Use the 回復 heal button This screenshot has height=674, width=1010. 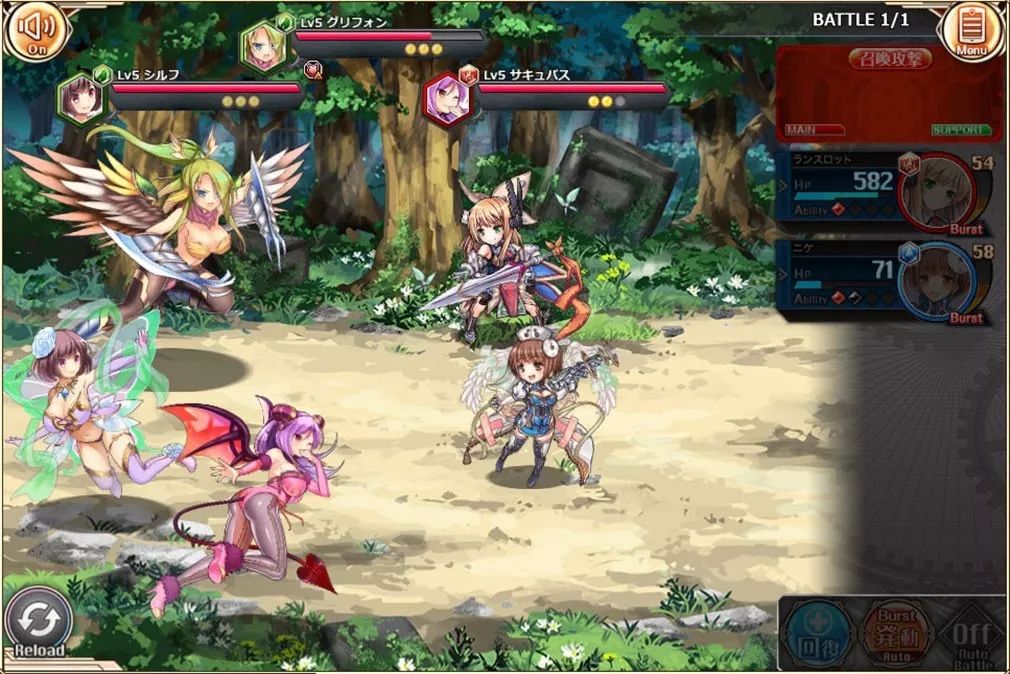(819, 632)
